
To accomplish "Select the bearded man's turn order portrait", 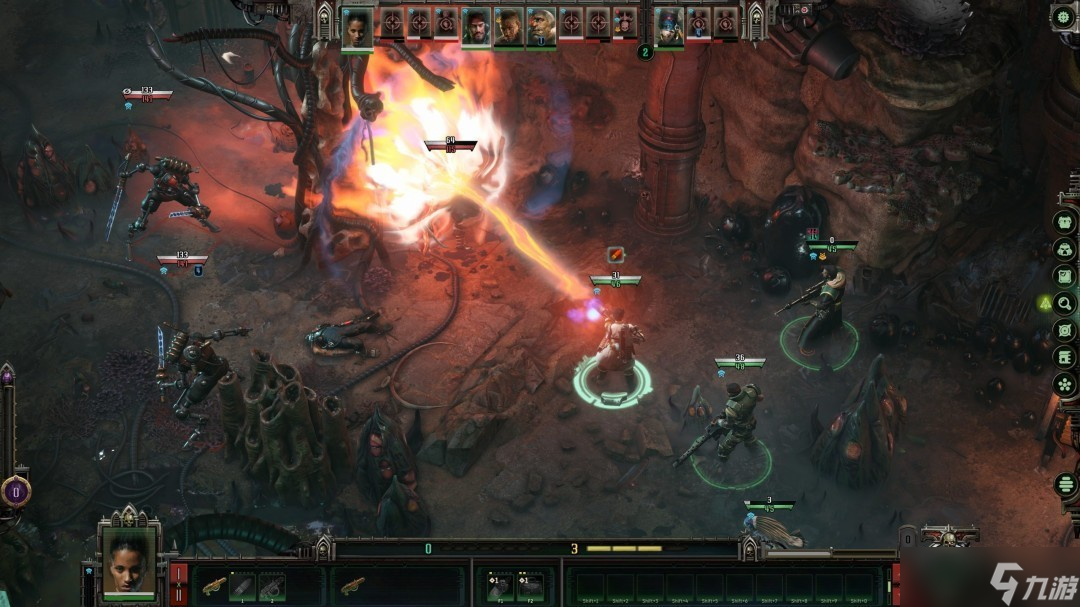I will click(x=476, y=27).
